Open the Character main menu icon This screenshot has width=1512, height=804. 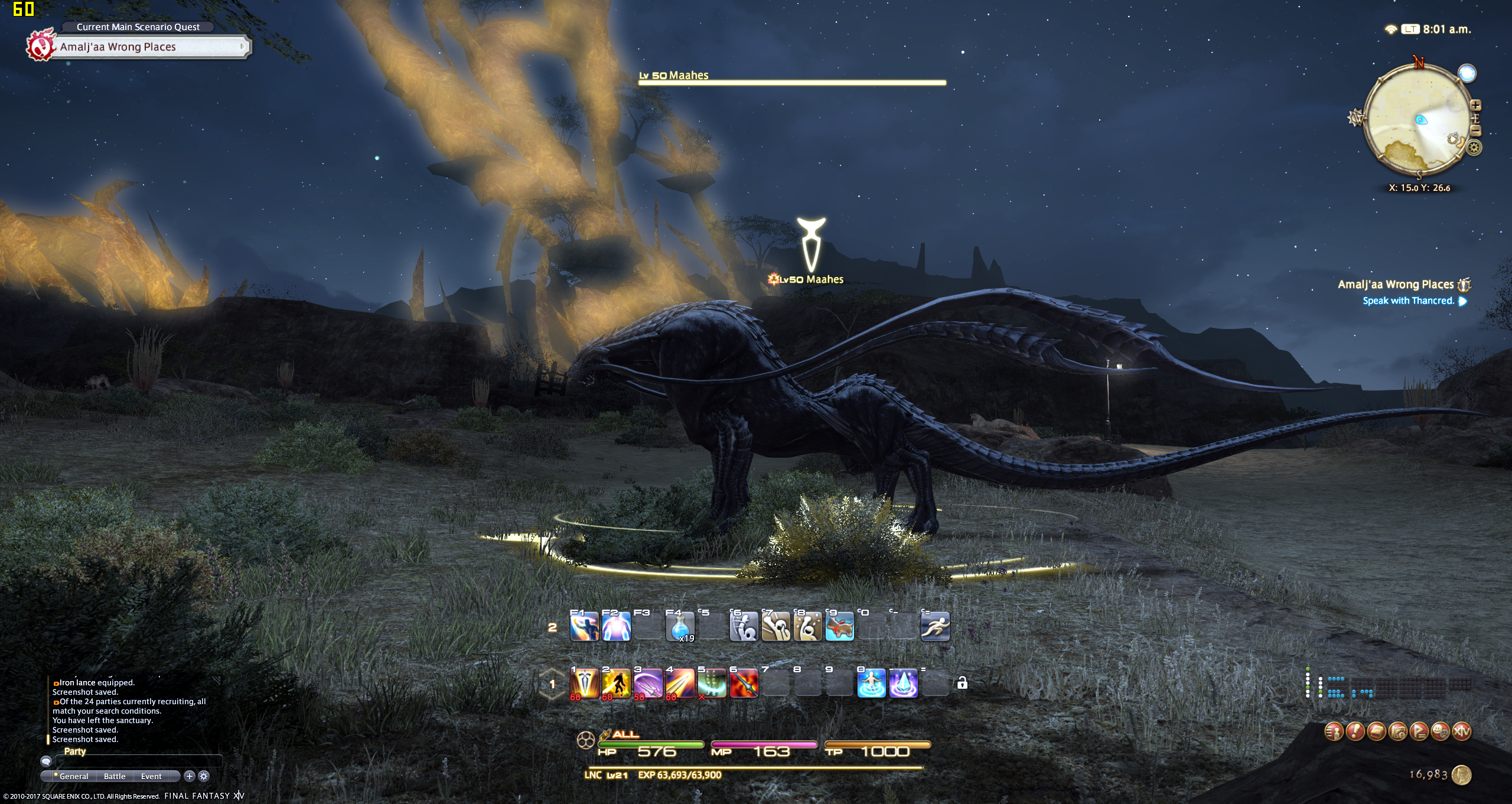coord(1334,731)
